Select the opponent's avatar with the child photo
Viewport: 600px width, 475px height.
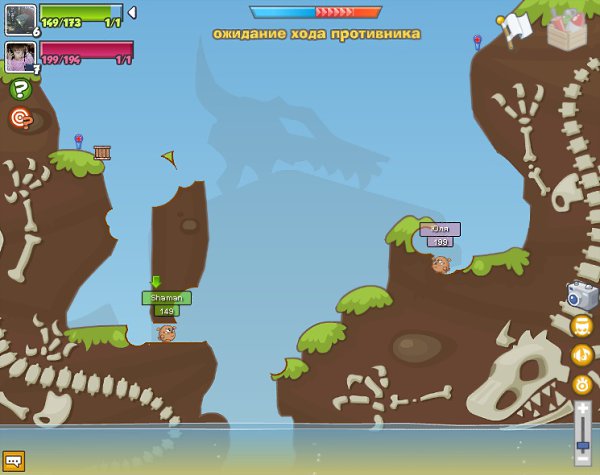(20, 57)
